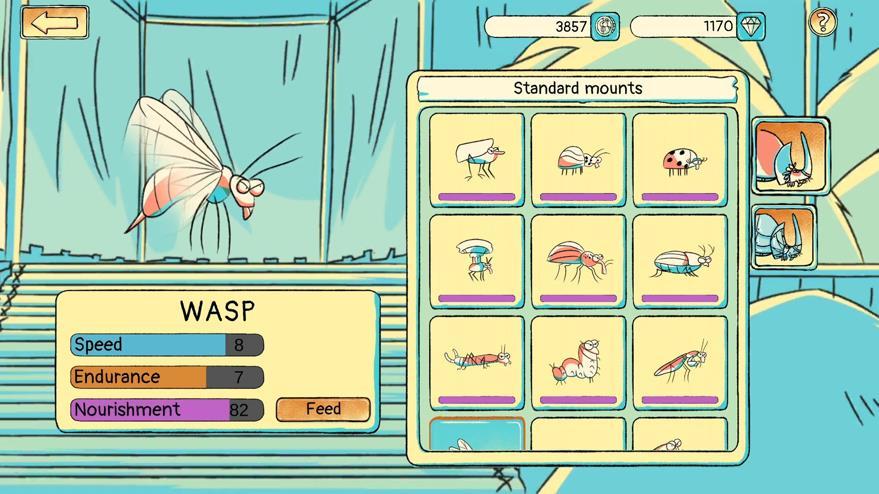The width and height of the screenshot is (879, 494).
Task: Select the ladybug mount tile
Action: pos(680,159)
